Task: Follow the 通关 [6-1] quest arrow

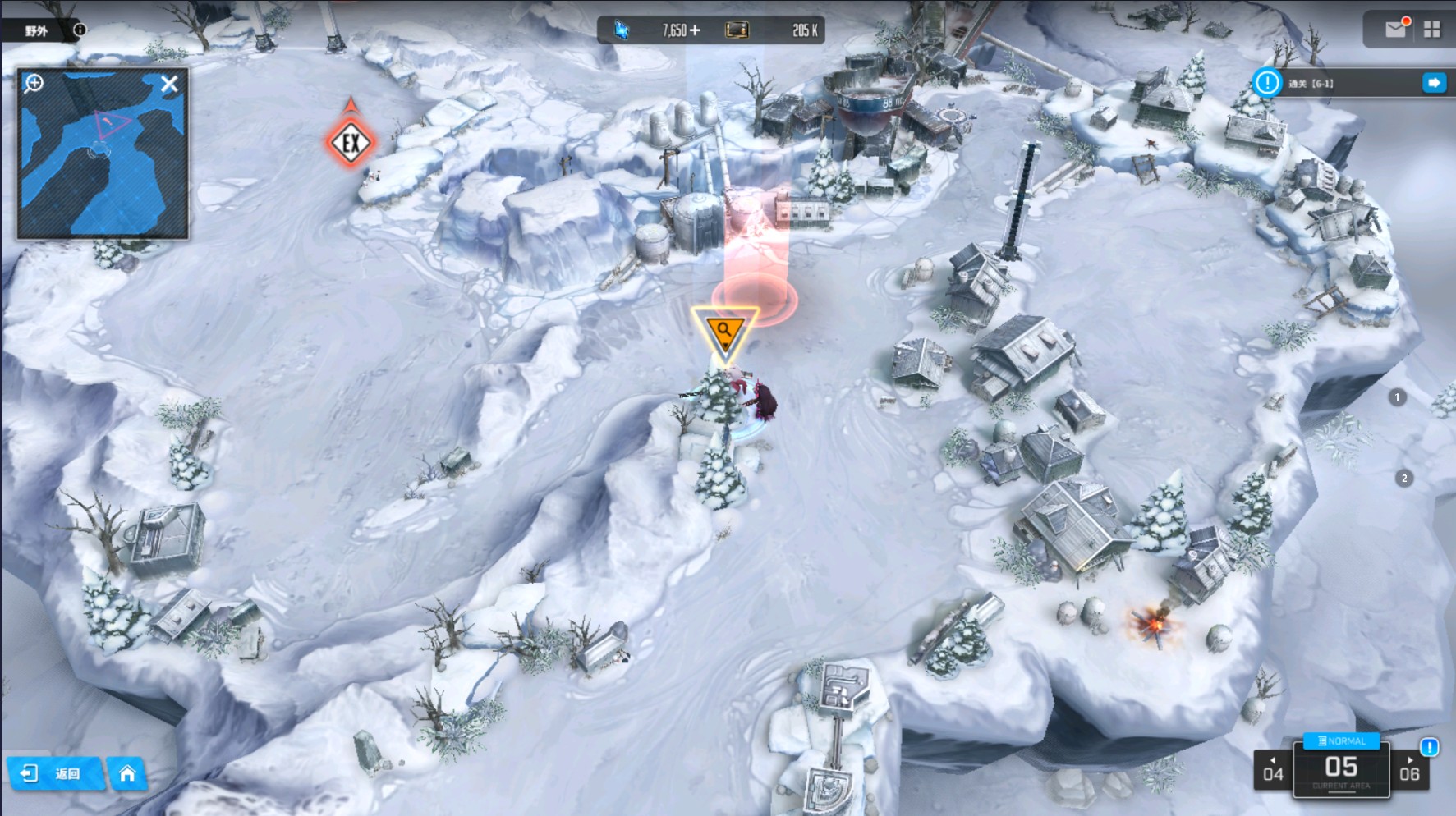Action: (1434, 83)
